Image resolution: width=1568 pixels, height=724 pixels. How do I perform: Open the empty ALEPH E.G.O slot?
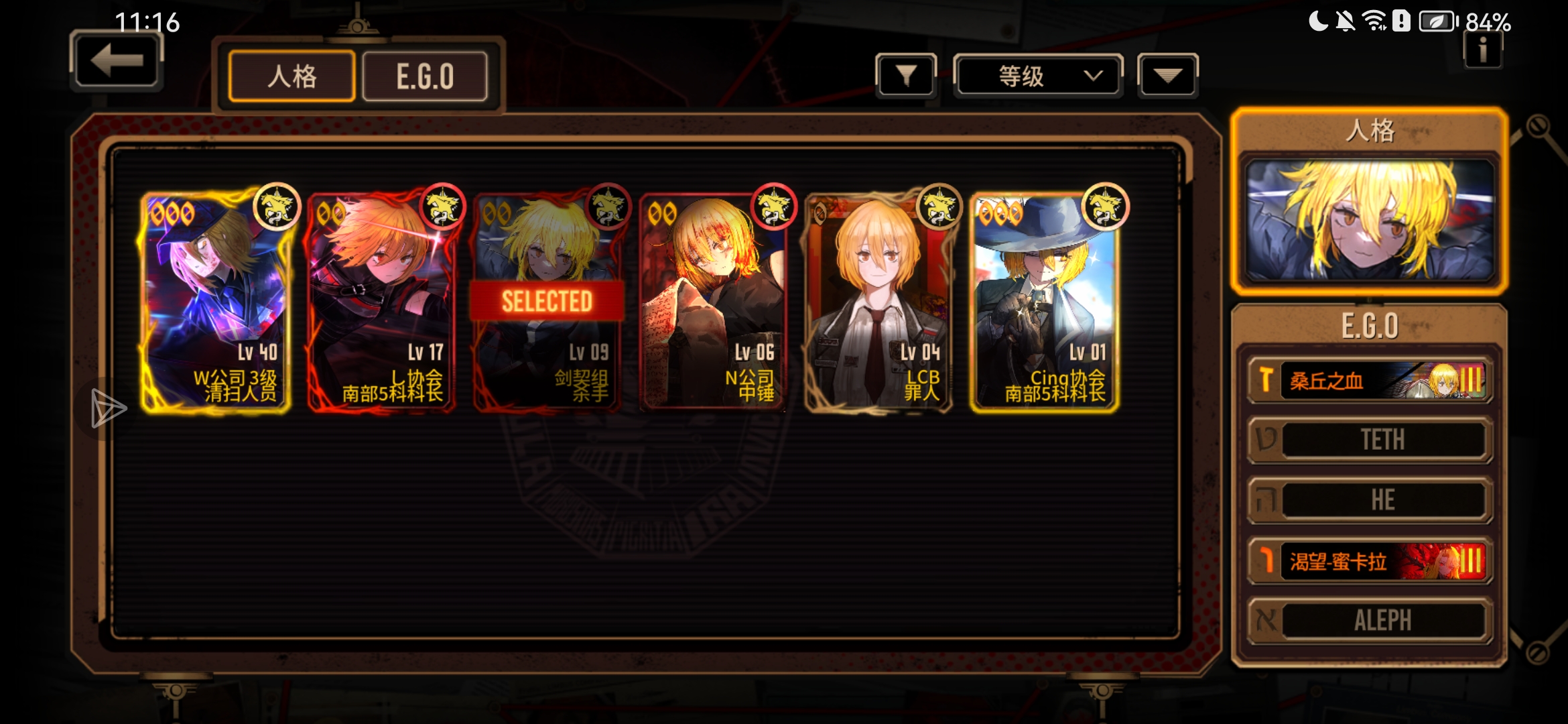point(1370,621)
